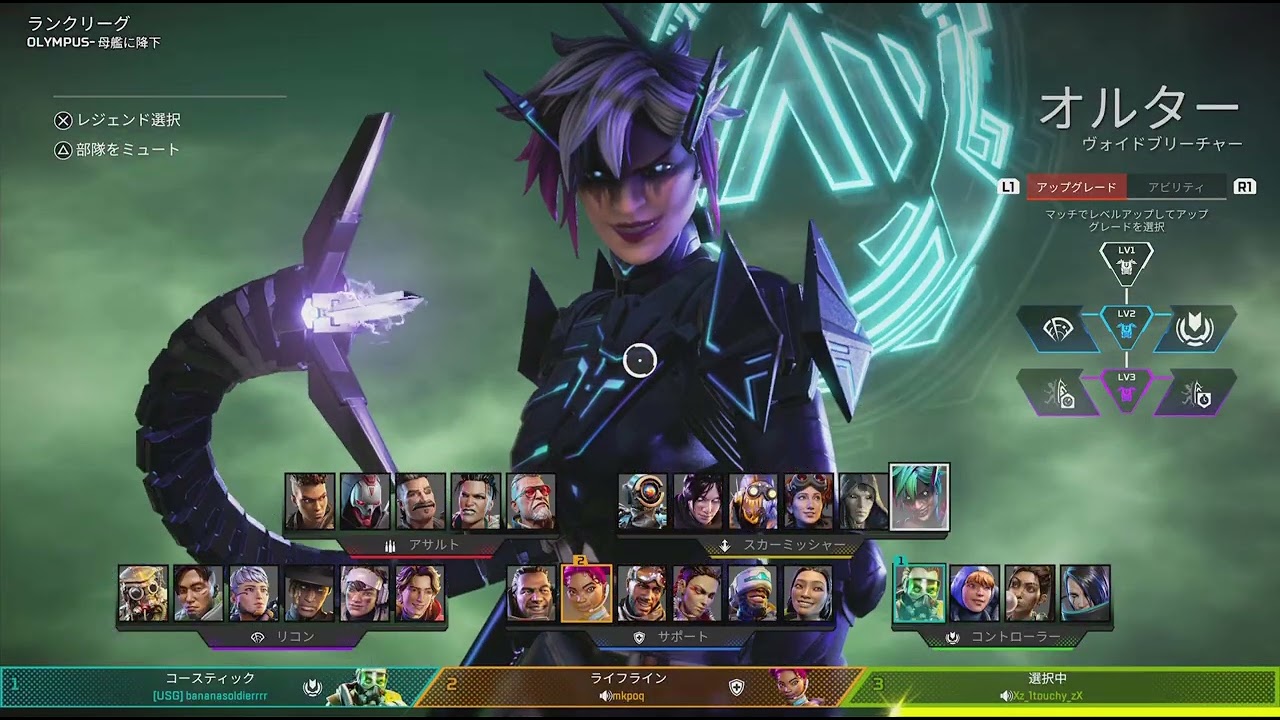Click mkpoq's Lifeline squad banner
The height and width of the screenshot is (720, 1280).
point(640,687)
